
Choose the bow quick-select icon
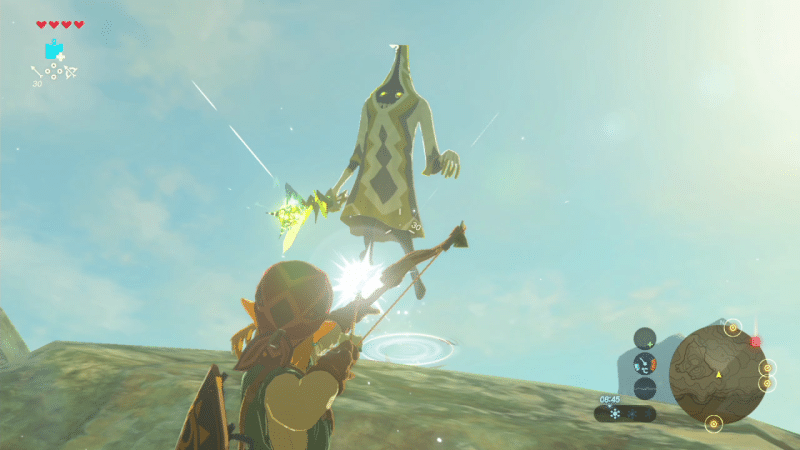[71, 71]
